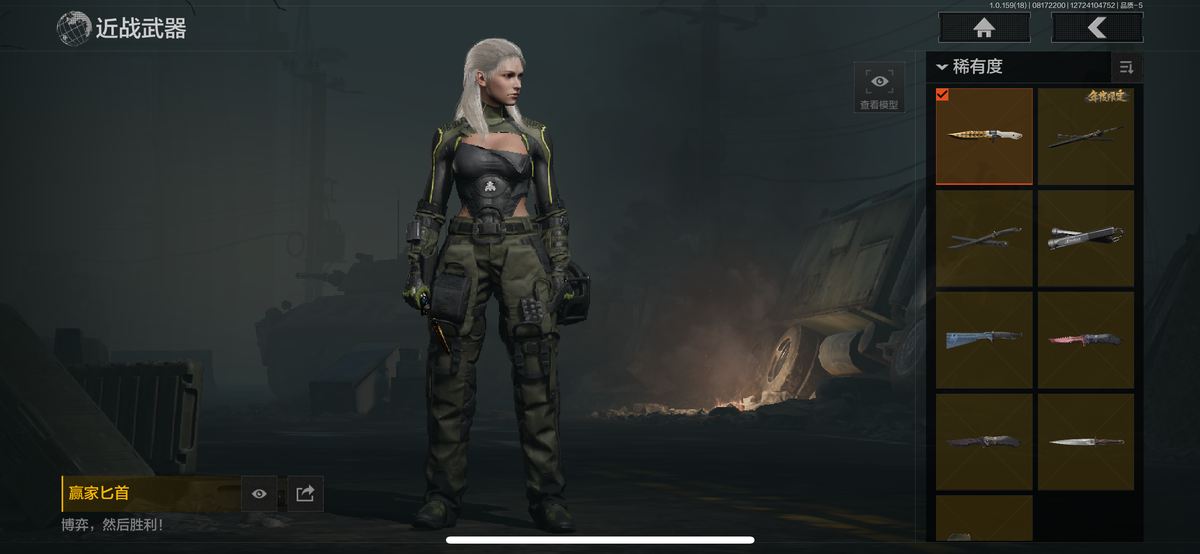Pick the black baton-style weapon tile
The image size is (1200, 554).
click(1086, 238)
